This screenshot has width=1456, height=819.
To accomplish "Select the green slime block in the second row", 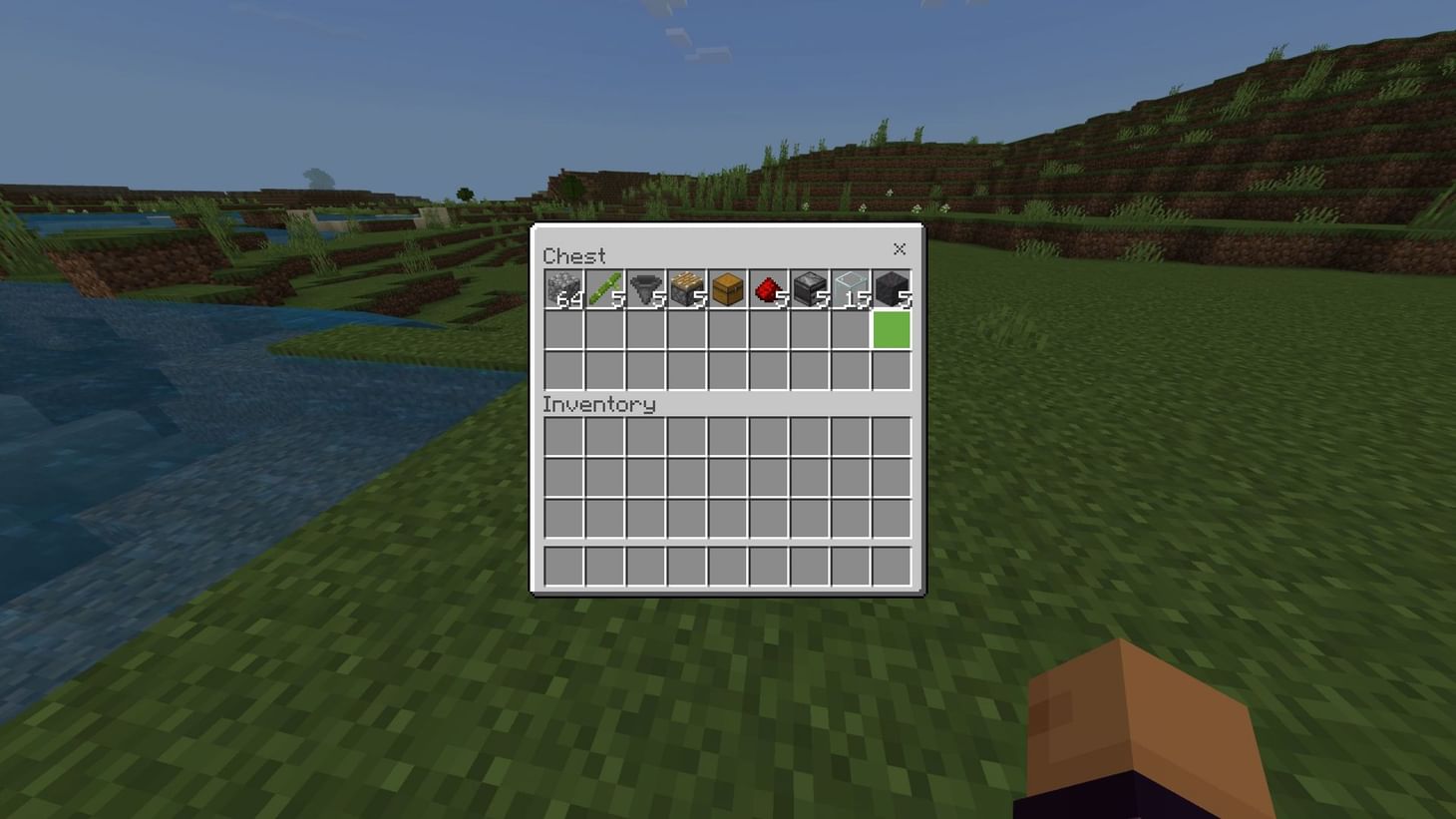I will [892, 329].
